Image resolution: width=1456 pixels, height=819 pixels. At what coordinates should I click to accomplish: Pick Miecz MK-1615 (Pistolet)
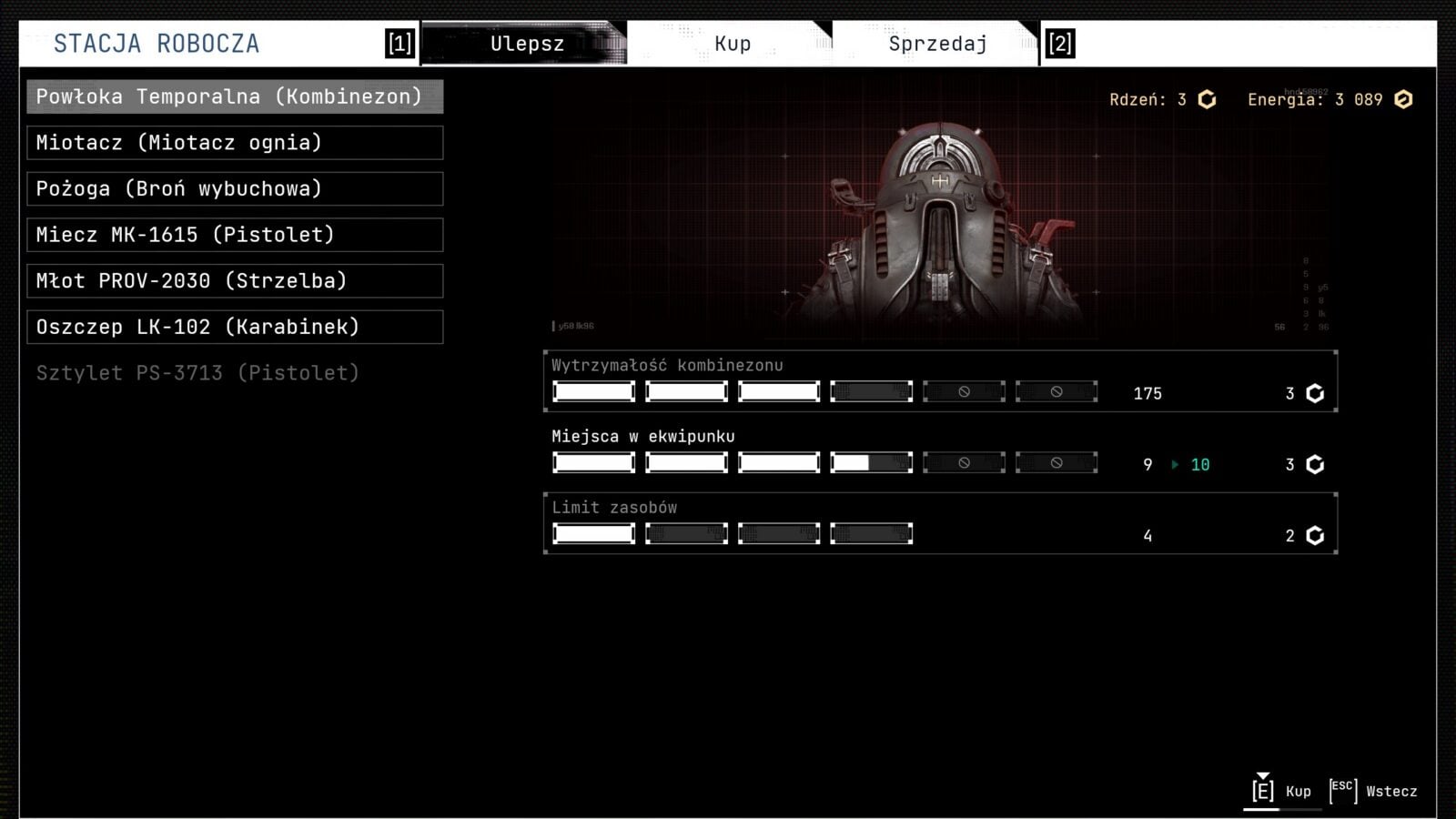(x=235, y=235)
